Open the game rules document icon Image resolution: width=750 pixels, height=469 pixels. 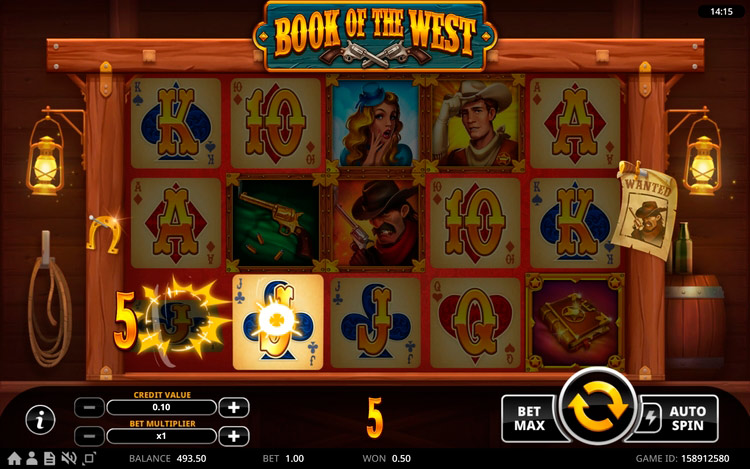coord(50,459)
